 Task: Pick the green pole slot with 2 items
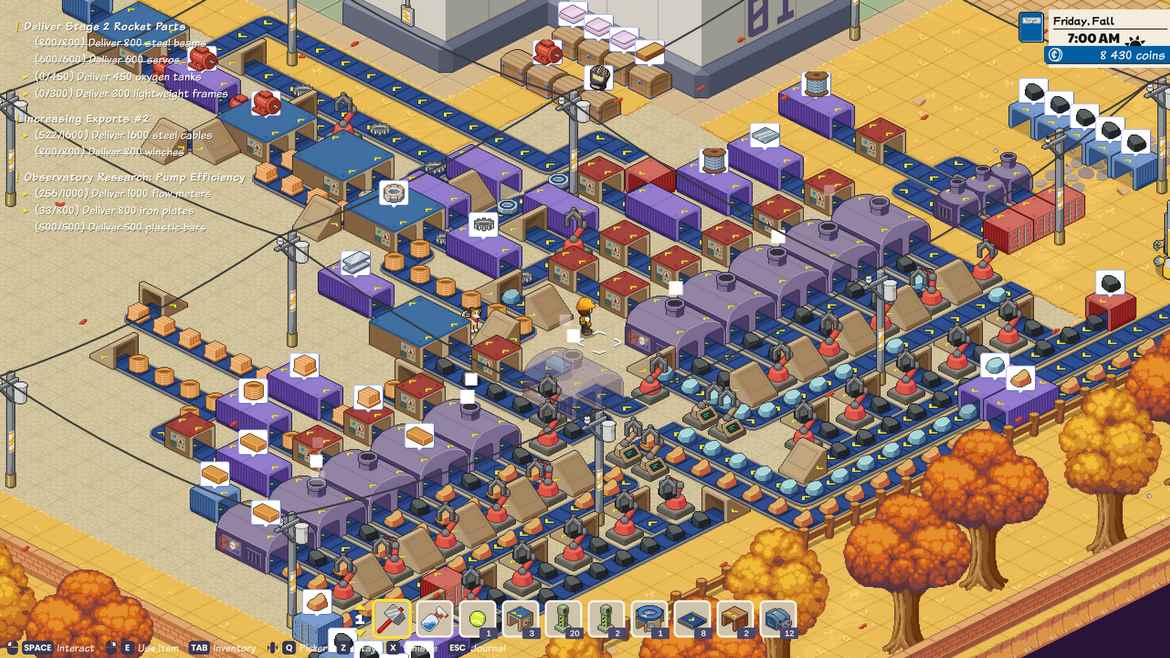pyautogui.click(x=606, y=620)
